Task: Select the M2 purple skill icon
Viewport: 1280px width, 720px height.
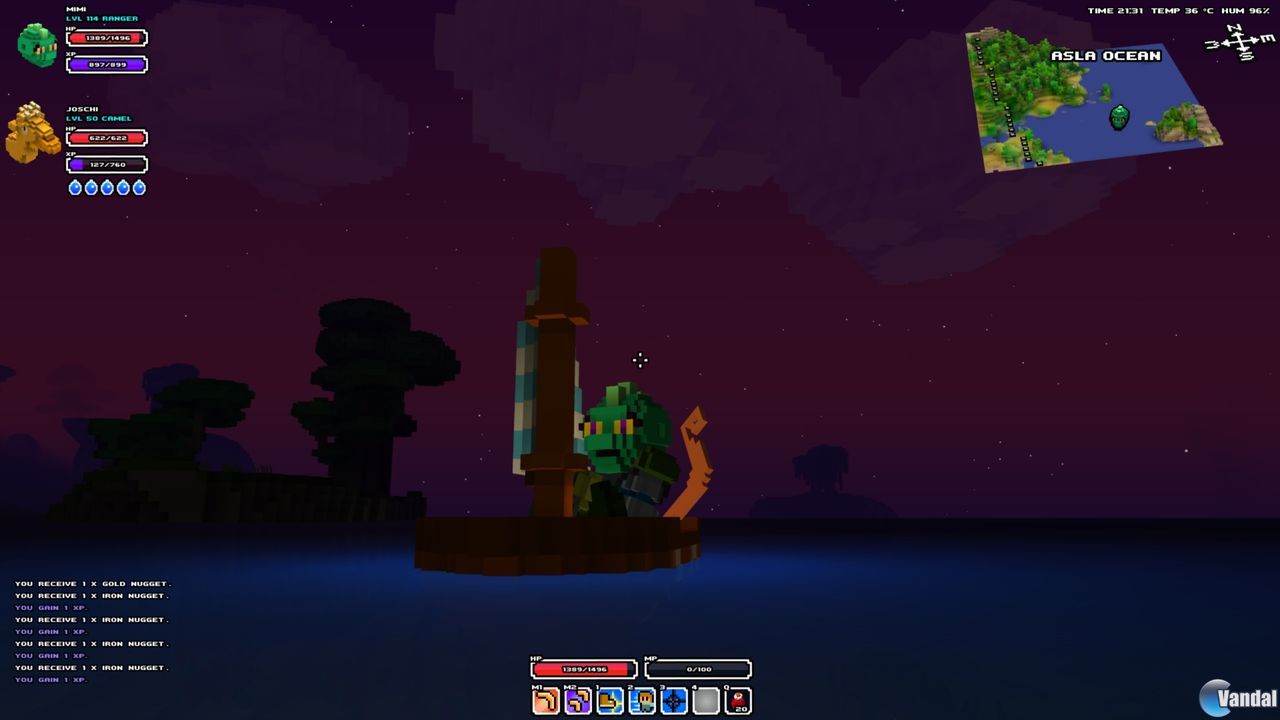Action: [578, 700]
